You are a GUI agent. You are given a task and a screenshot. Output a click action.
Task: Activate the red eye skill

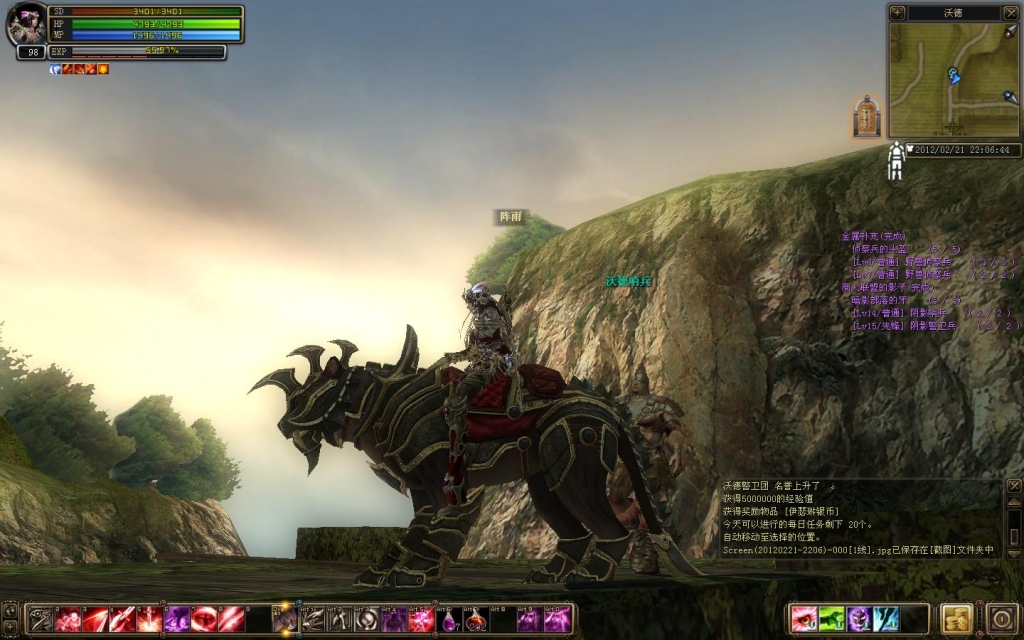tap(803, 619)
